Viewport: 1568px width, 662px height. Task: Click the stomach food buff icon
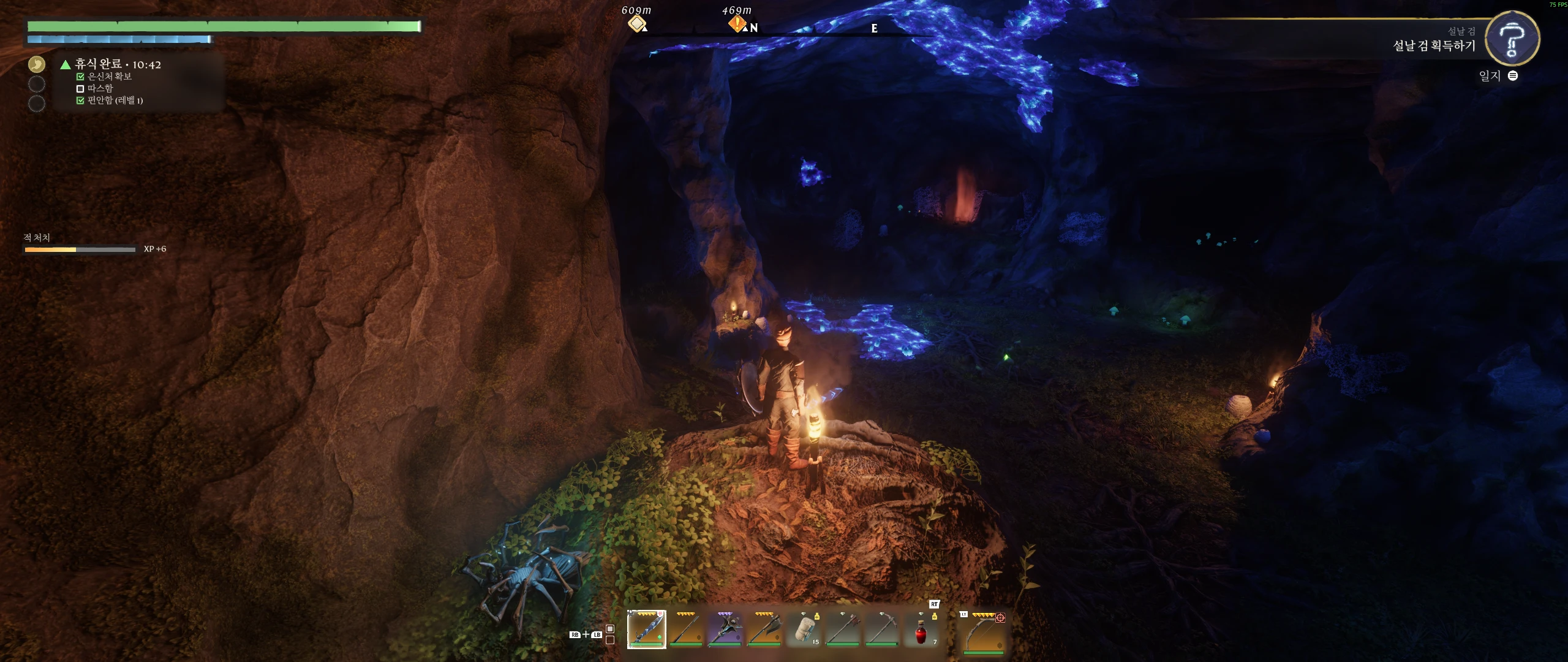click(37, 64)
